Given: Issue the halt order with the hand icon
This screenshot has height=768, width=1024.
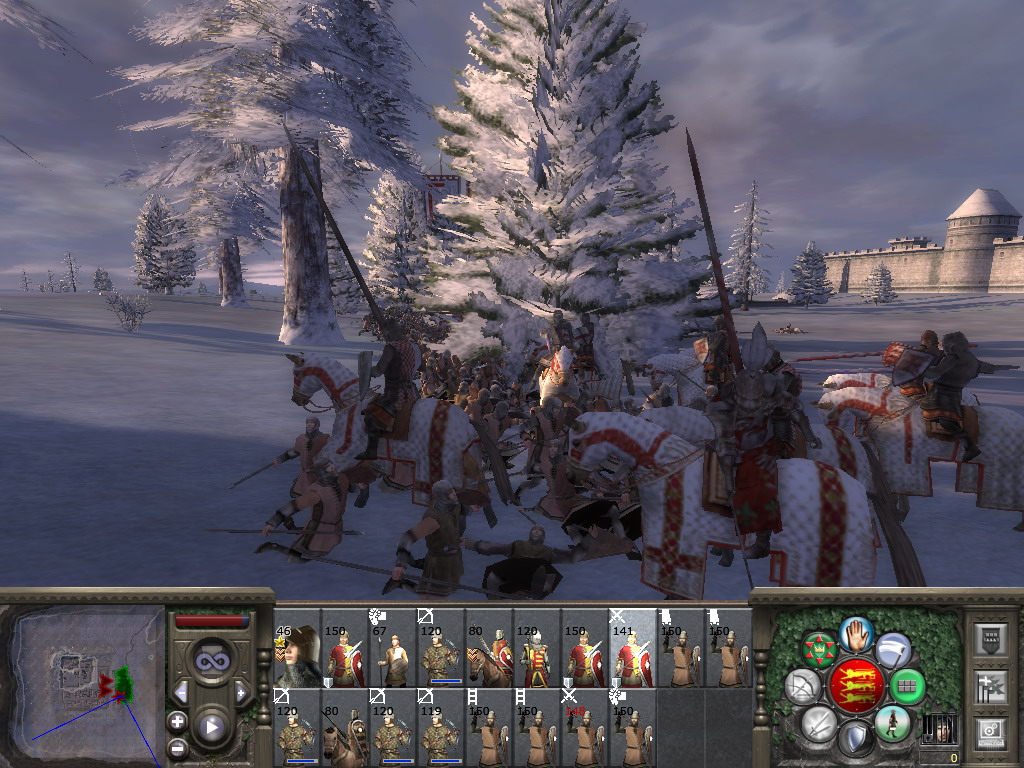Looking at the screenshot, I should pos(857,632).
